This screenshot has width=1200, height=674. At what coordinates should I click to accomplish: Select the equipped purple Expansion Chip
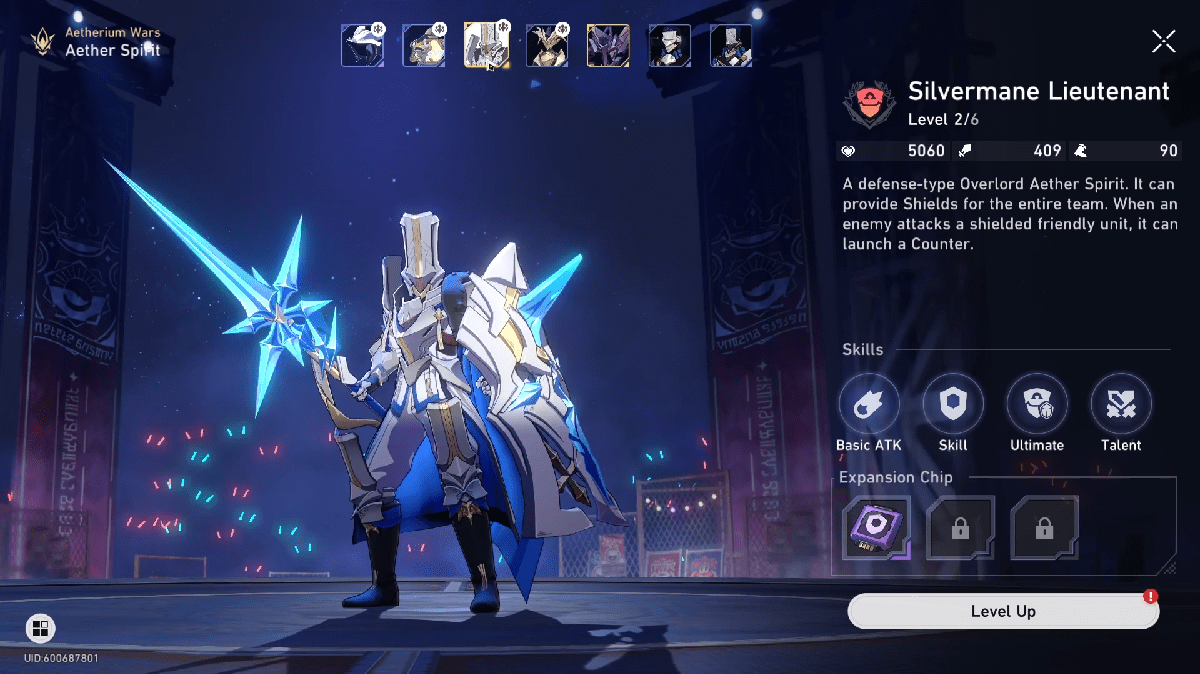[x=876, y=527]
